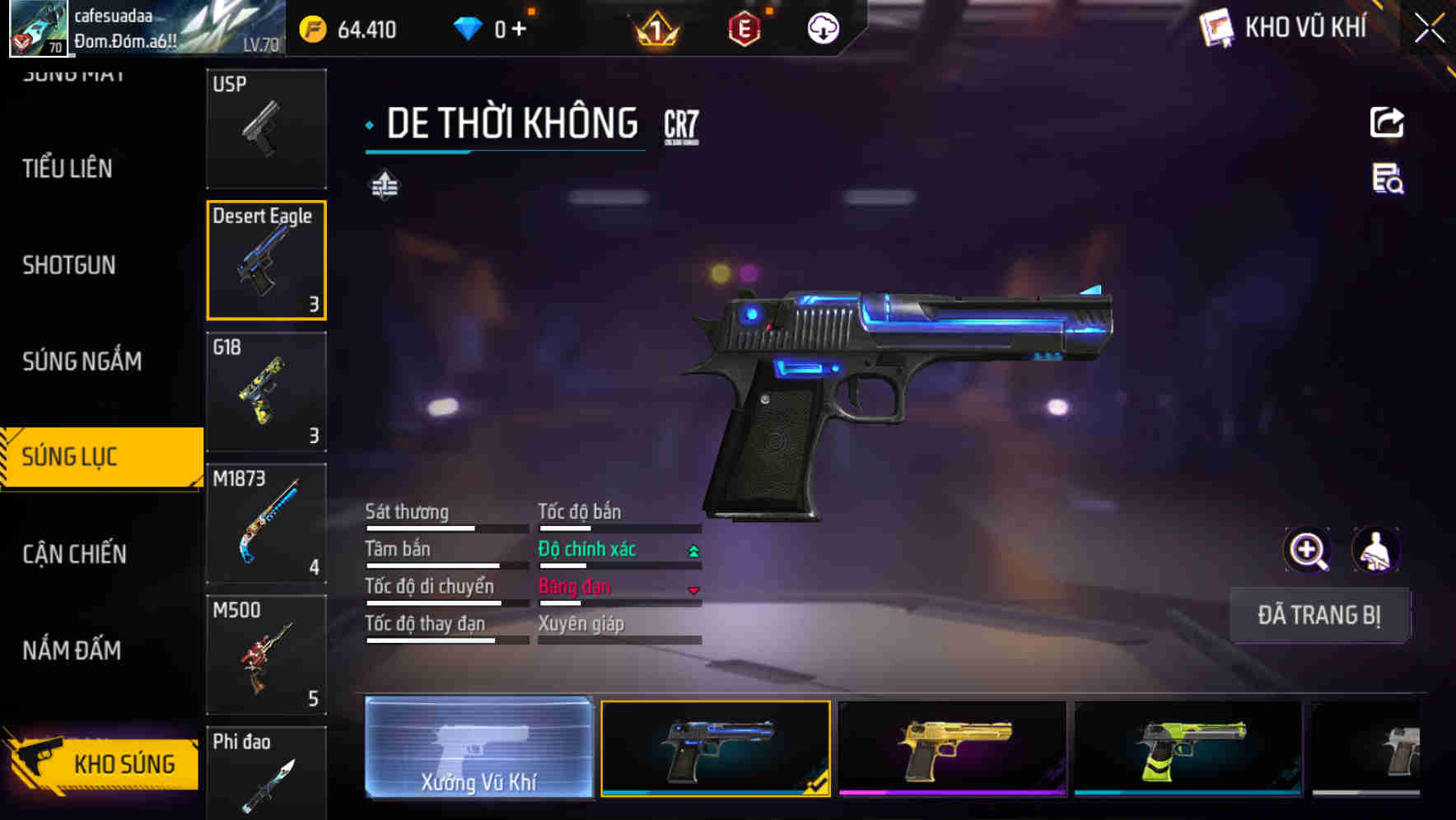Click the attachment icon under the weapon name
The image size is (1456, 820).
384,185
